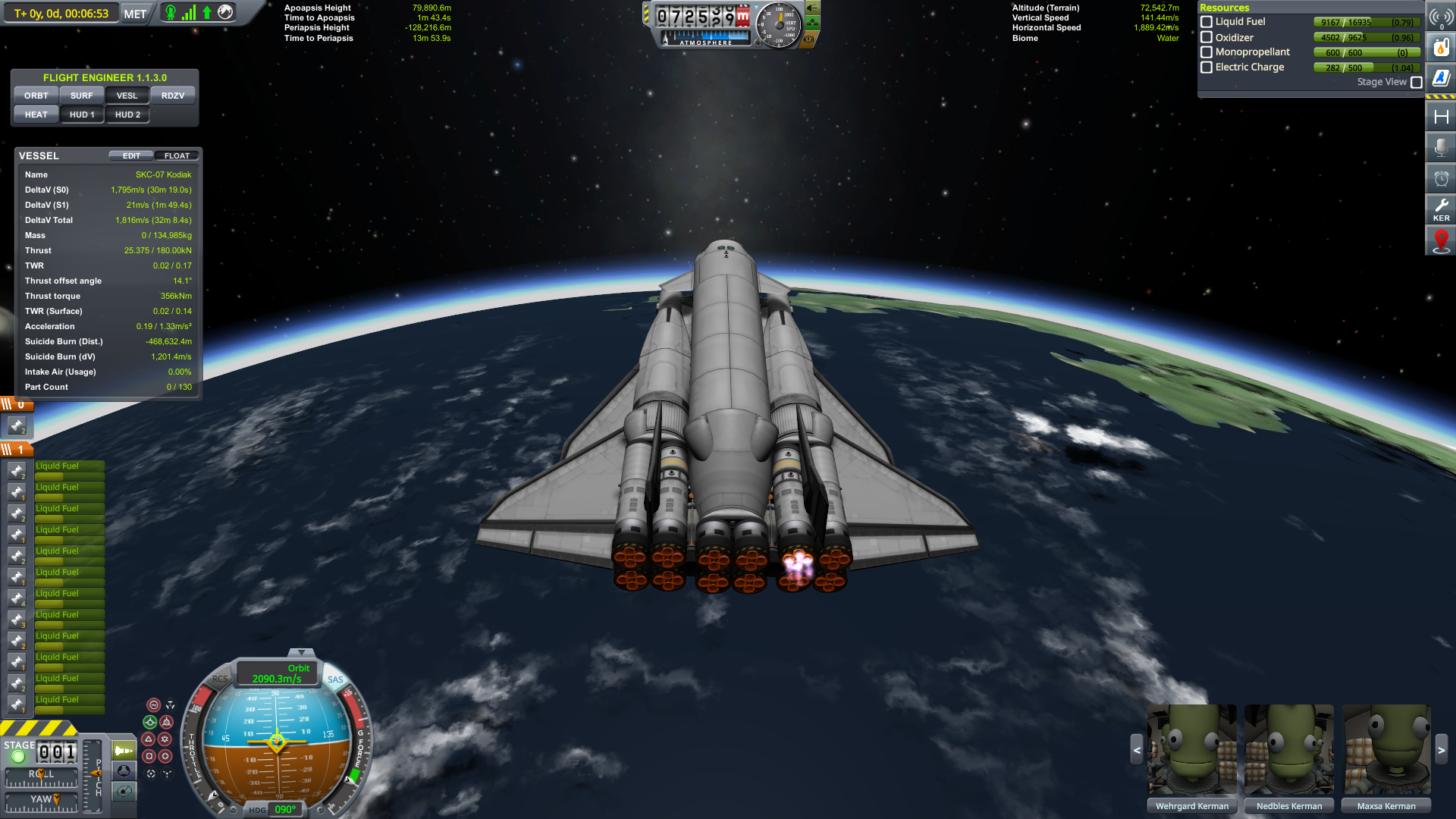Tick the Oxidizer resource checkbox

point(1207,37)
